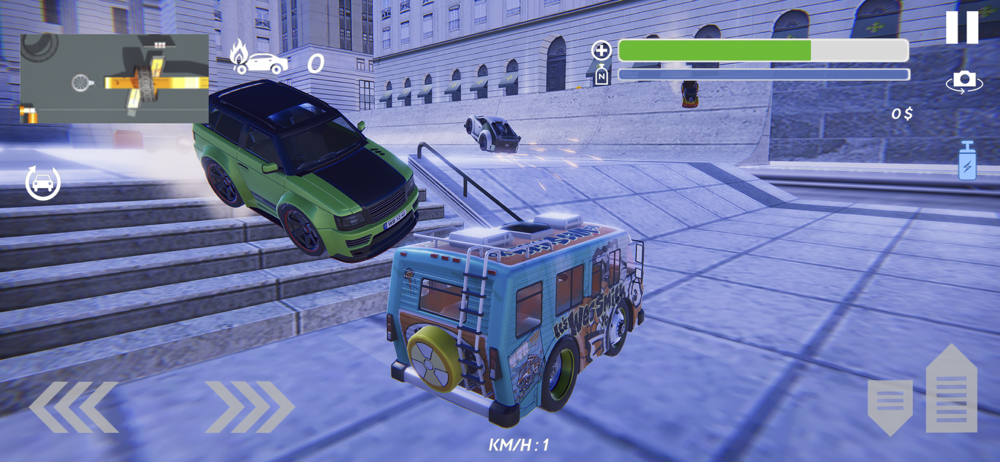This screenshot has width=1000, height=462.
Task: Tap the gas pedal
Action: pyautogui.click(x=951, y=388)
